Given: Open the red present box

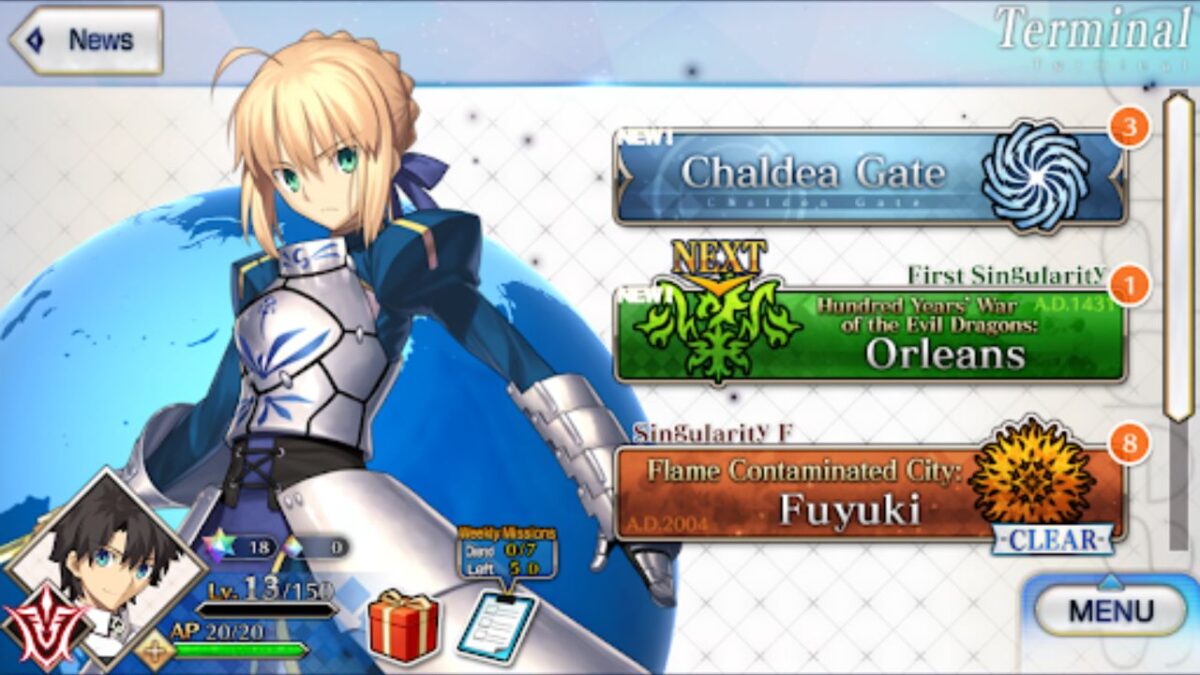Looking at the screenshot, I should [403, 626].
